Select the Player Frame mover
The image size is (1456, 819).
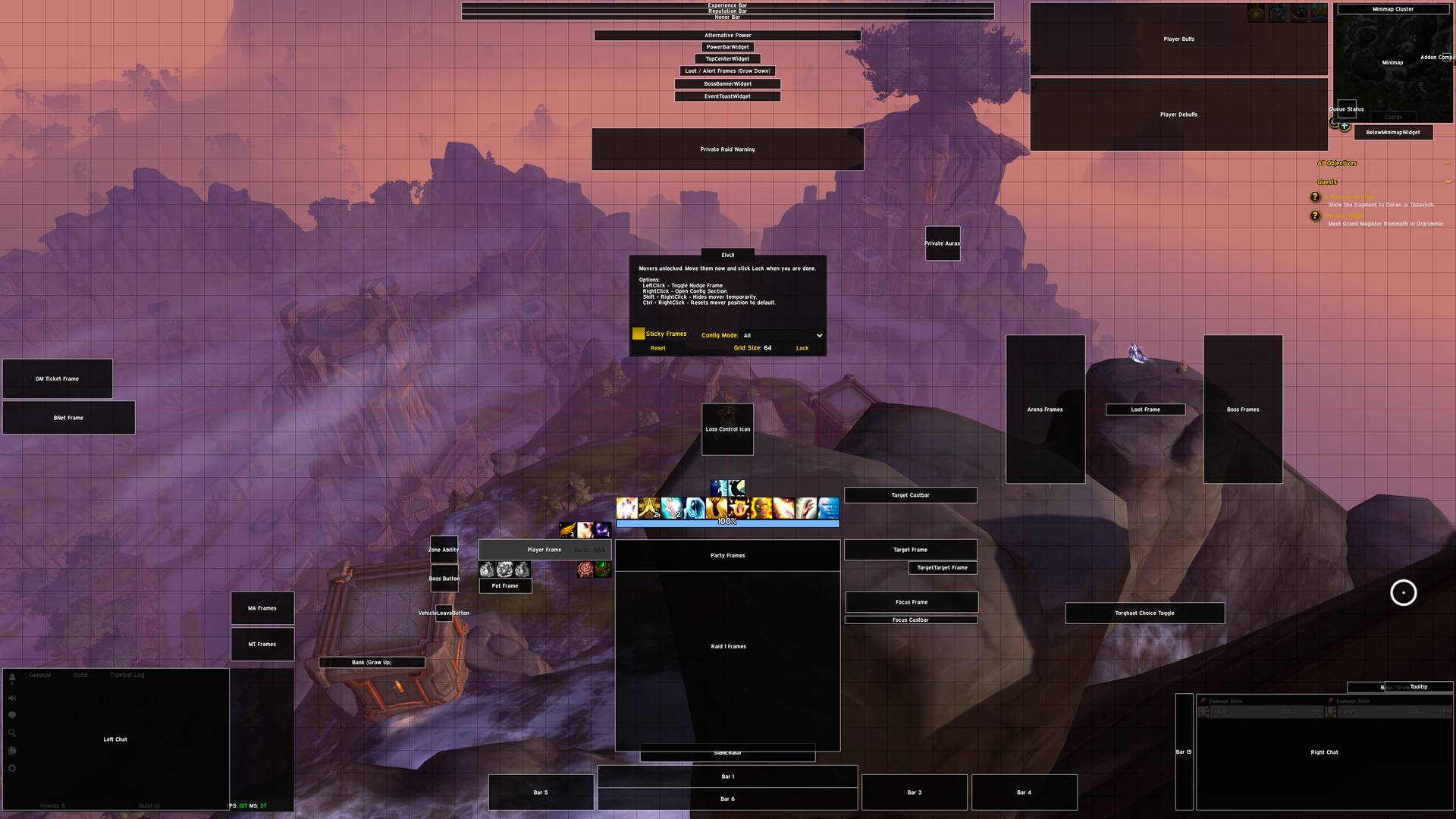[544, 550]
